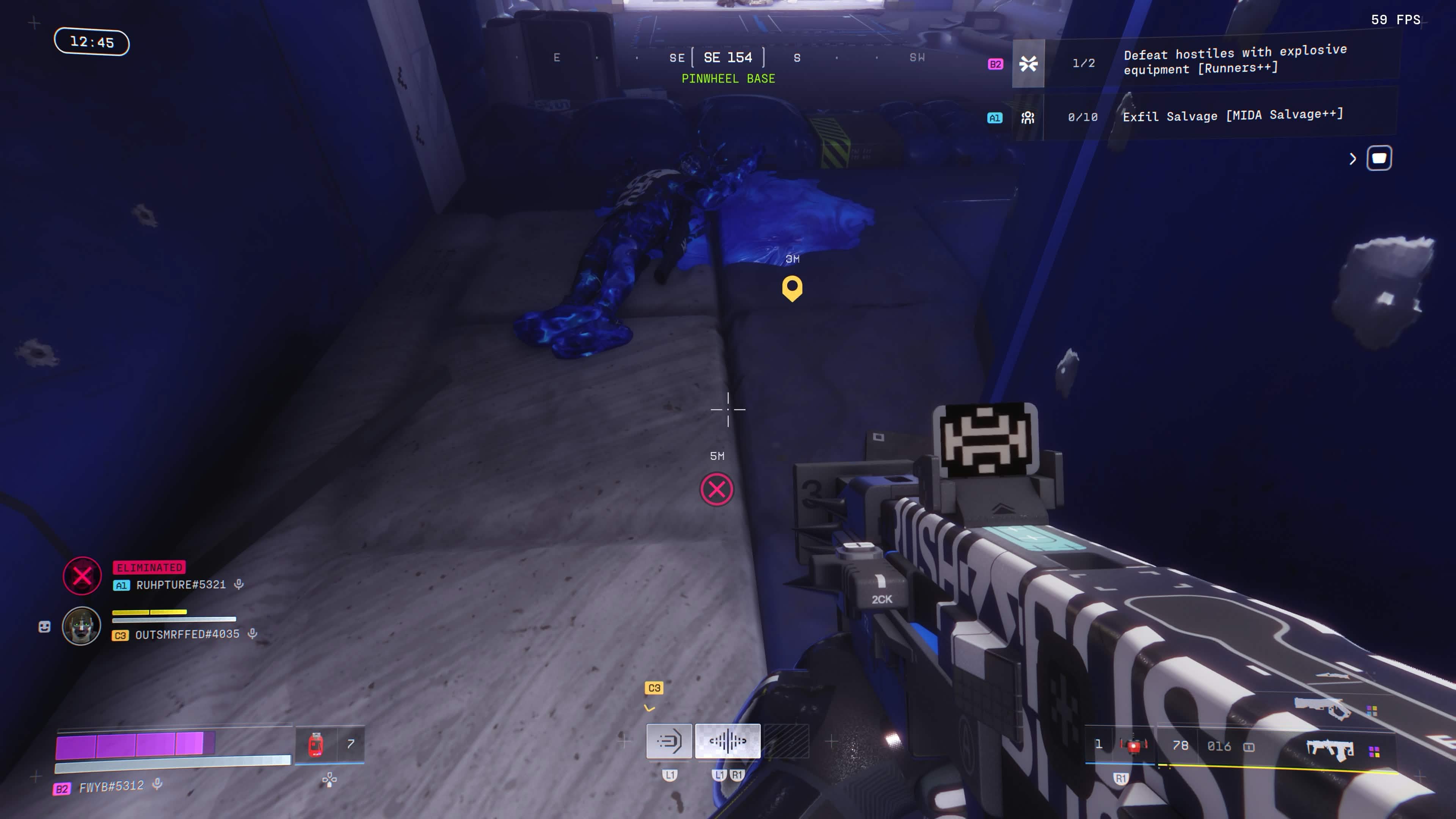The image size is (1456, 819).
Task: Switch to the holstered secondary weapon
Action: (x=1323, y=707)
